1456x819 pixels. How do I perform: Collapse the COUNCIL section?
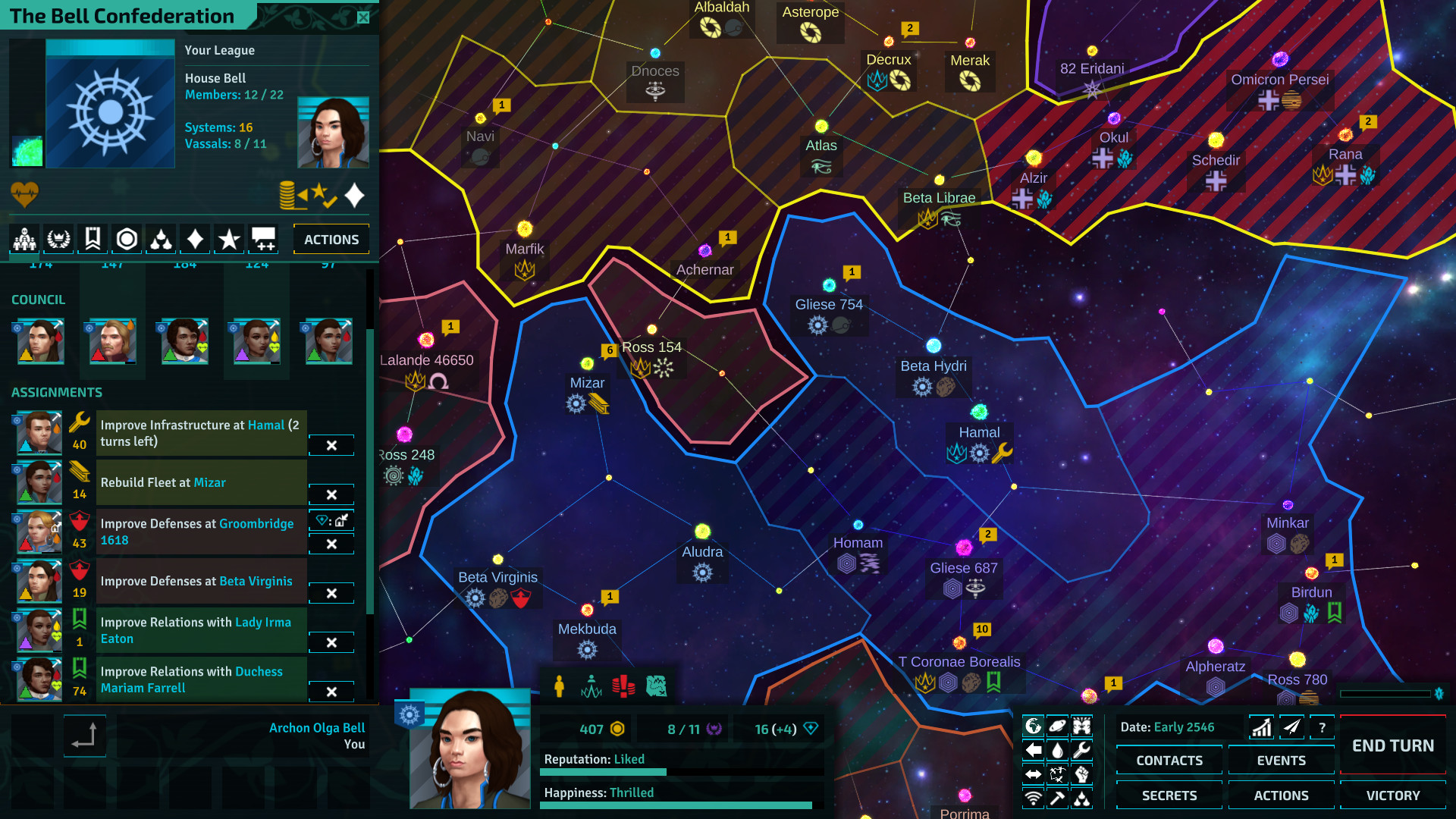point(38,300)
